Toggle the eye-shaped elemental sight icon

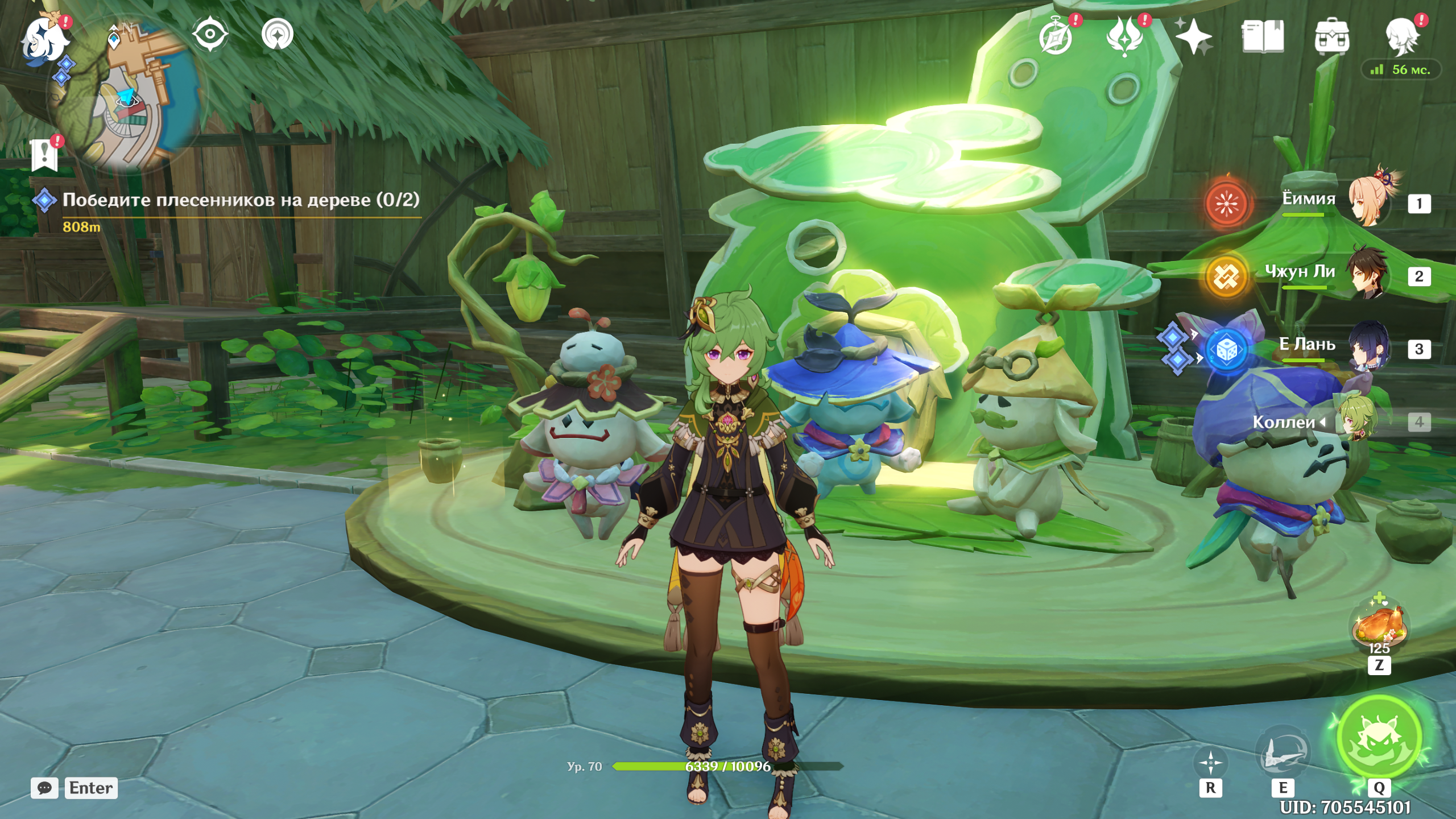pyautogui.click(x=210, y=34)
